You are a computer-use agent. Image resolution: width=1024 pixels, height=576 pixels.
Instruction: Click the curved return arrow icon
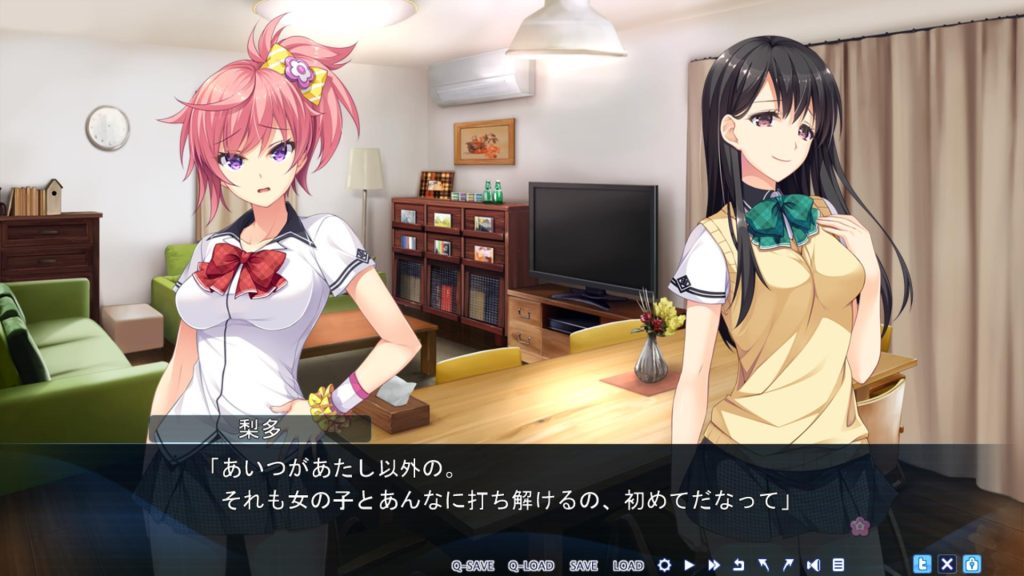[739, 565]
